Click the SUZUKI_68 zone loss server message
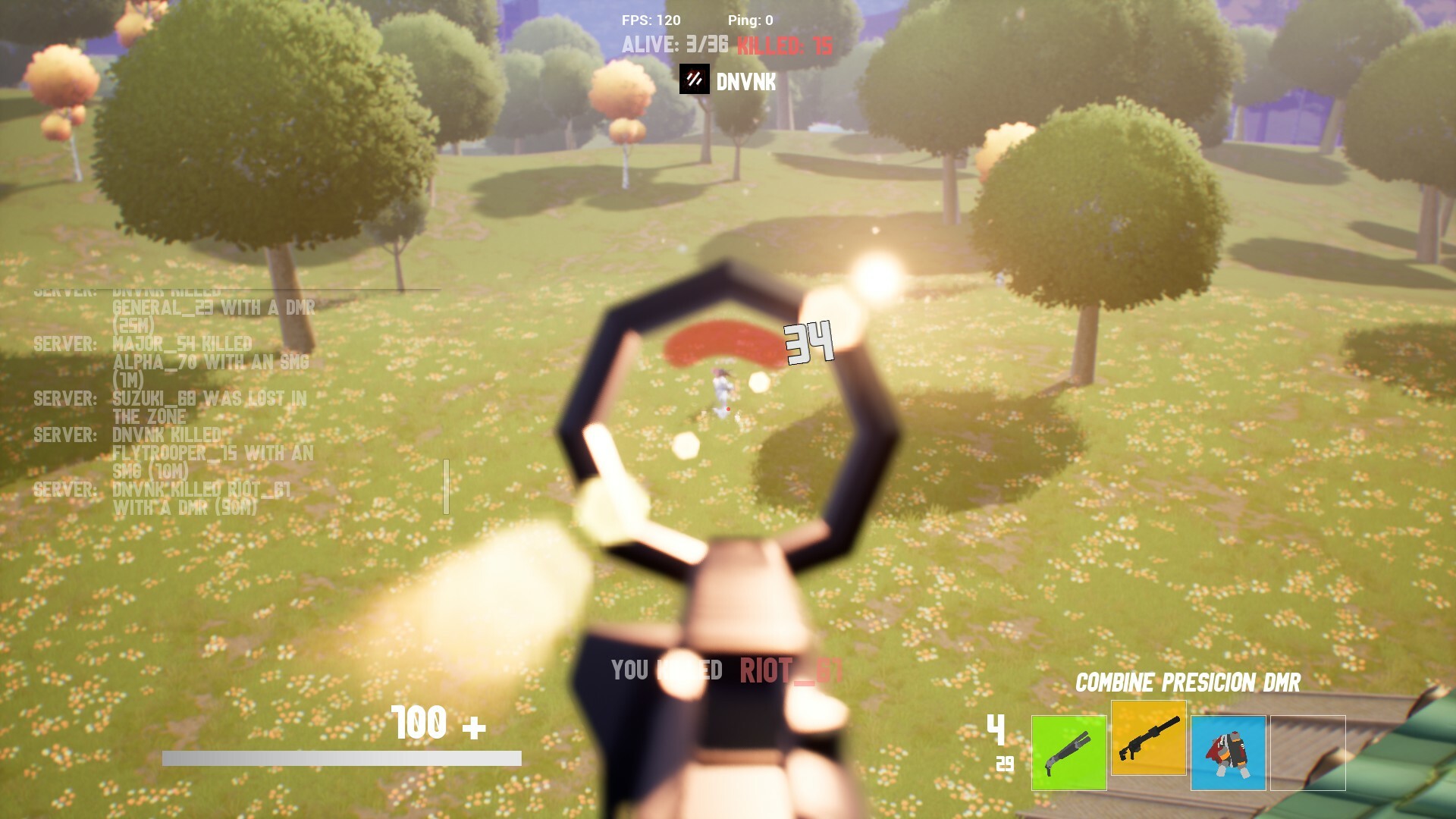 (171, 407)
